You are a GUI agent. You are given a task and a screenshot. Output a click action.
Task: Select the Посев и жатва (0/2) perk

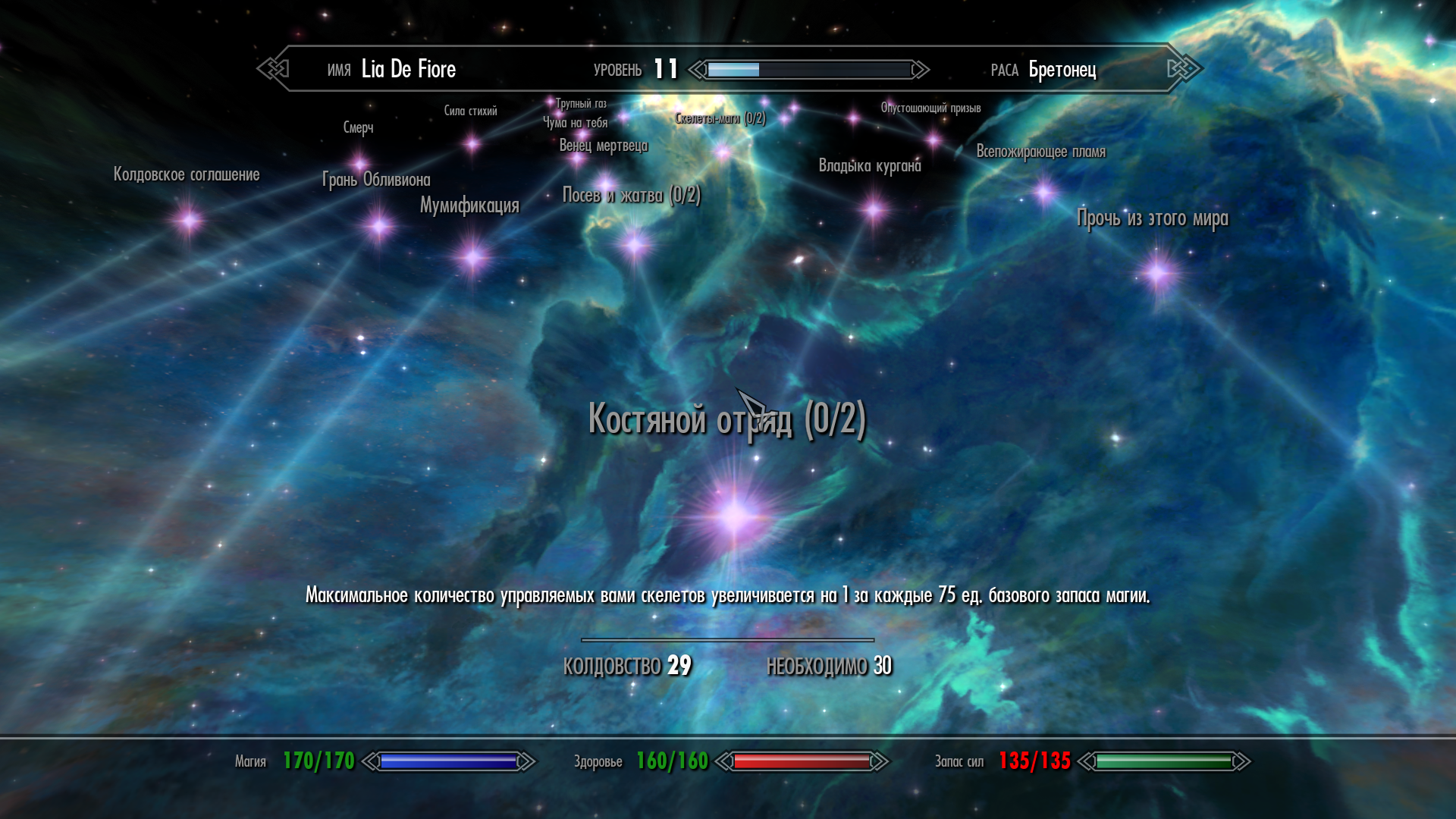tap(635, 244)
